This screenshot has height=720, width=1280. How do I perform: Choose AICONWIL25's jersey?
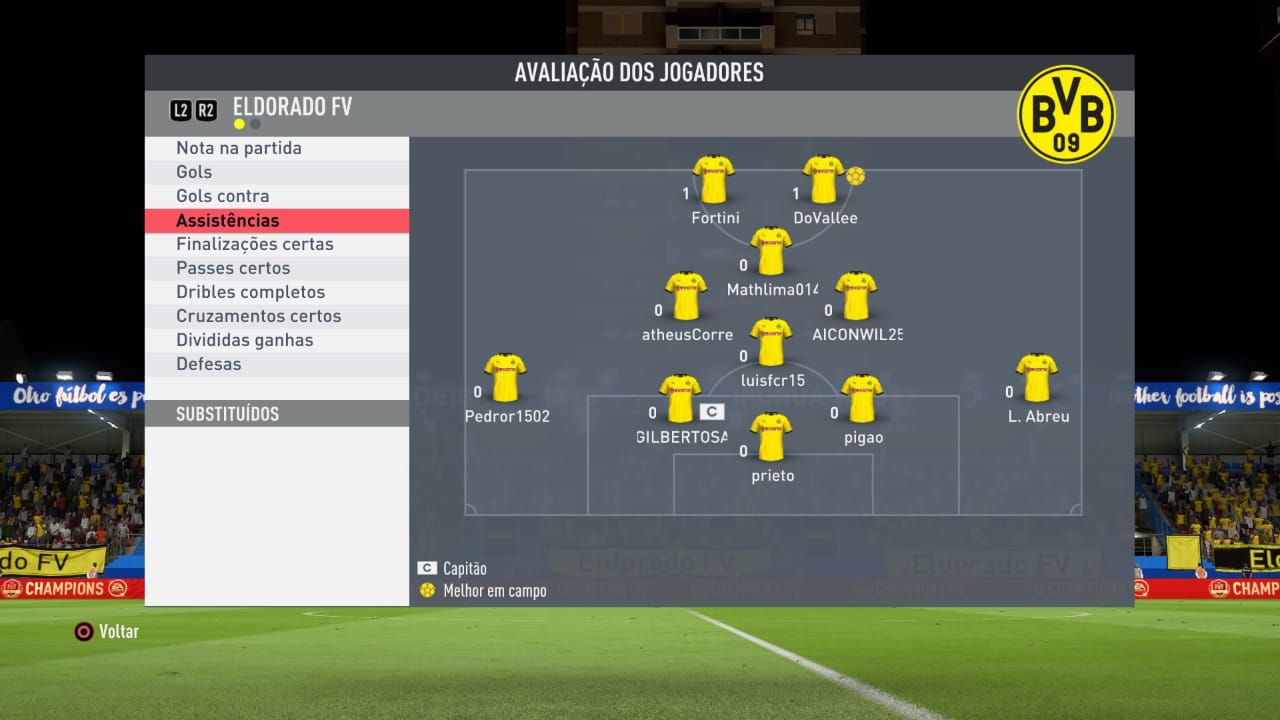tap(857, 296)
